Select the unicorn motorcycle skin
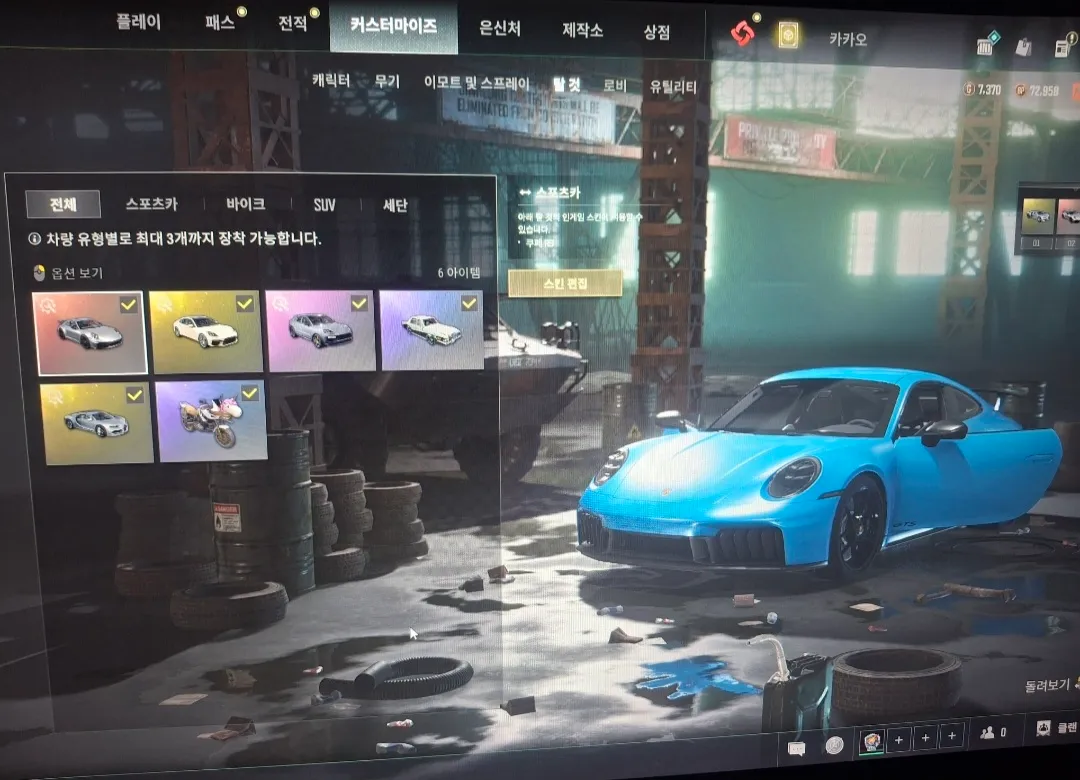The height and width of the screenshot is (780, 1080). point(211,421)
